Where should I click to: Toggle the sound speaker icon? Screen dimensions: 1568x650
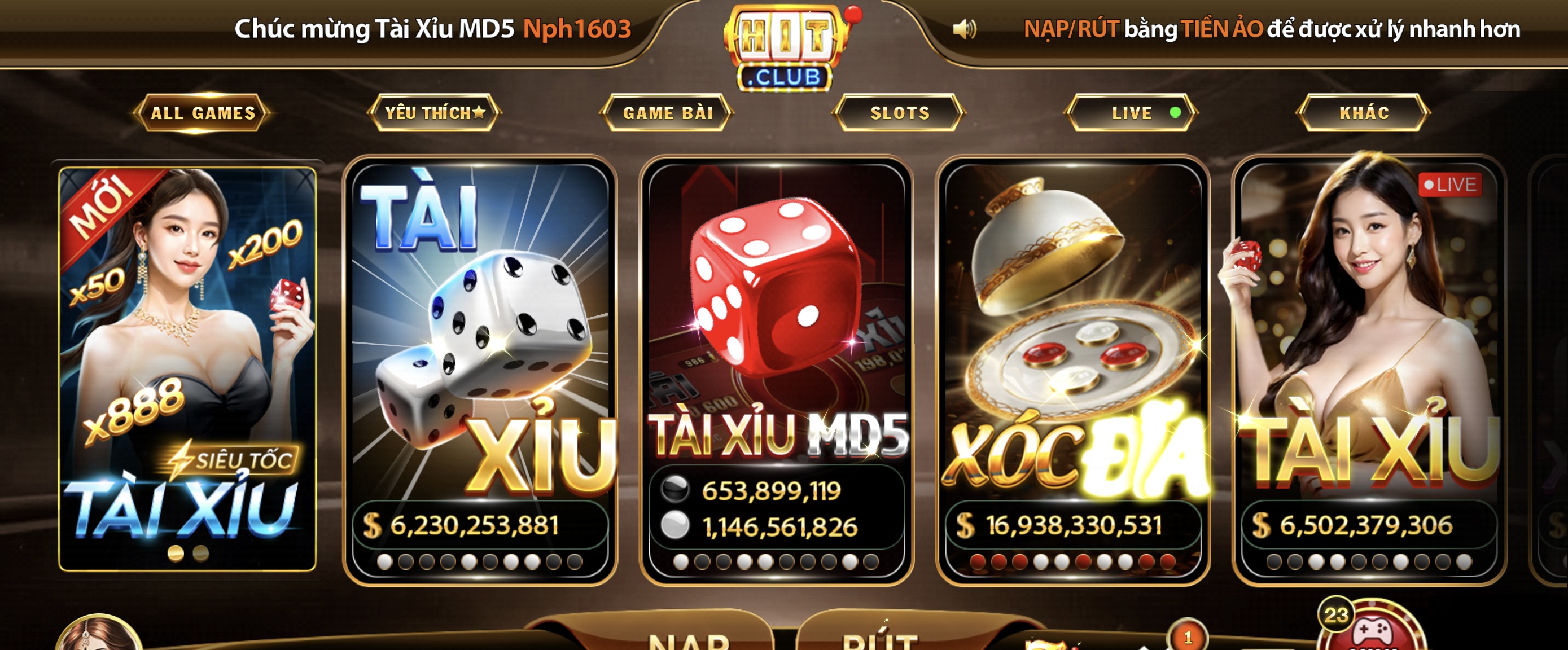963,29
